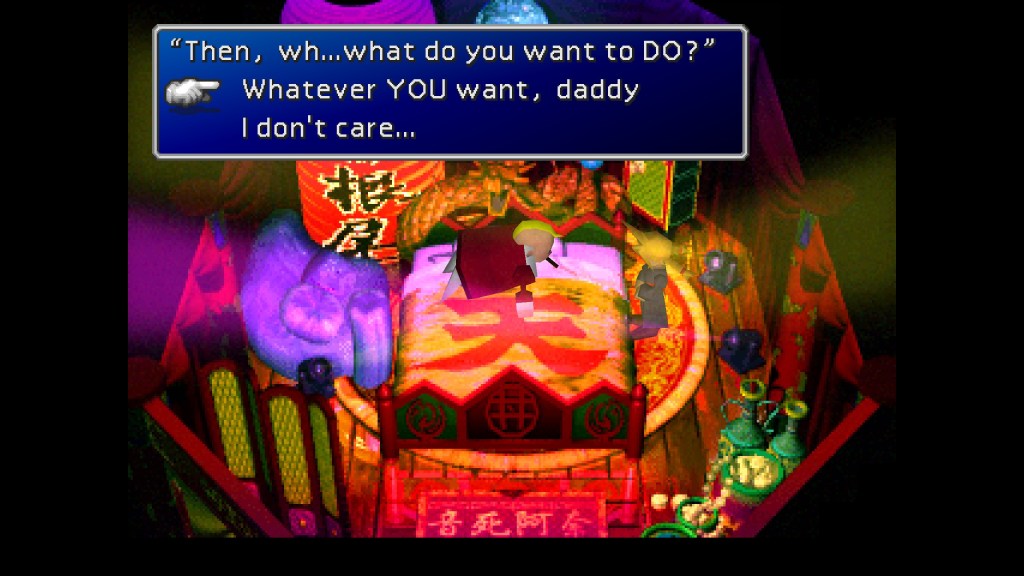1024x576 pixels.
Task: Select the "I don't care..." reply
Action: click(328, 128)
